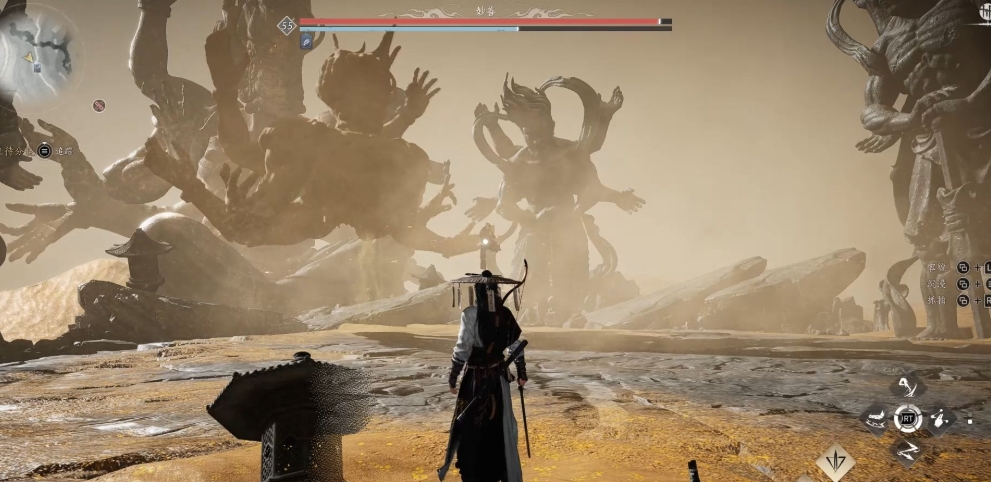
Task: Activate the left skill in the diamond wheel
Action: click(875, 420)
